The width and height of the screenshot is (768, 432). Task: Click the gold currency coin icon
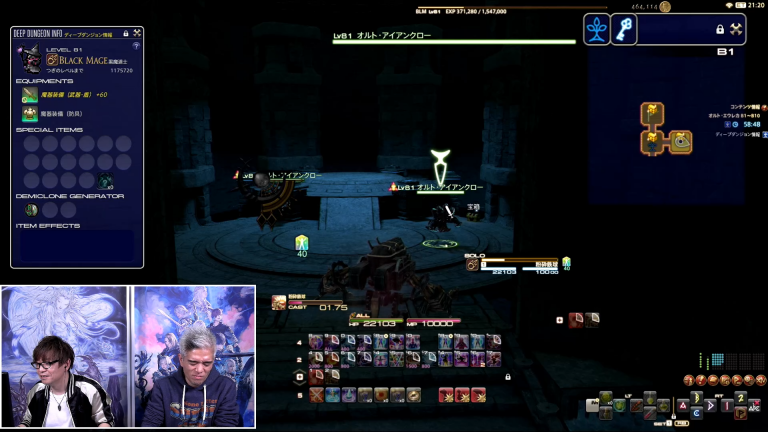665,7
